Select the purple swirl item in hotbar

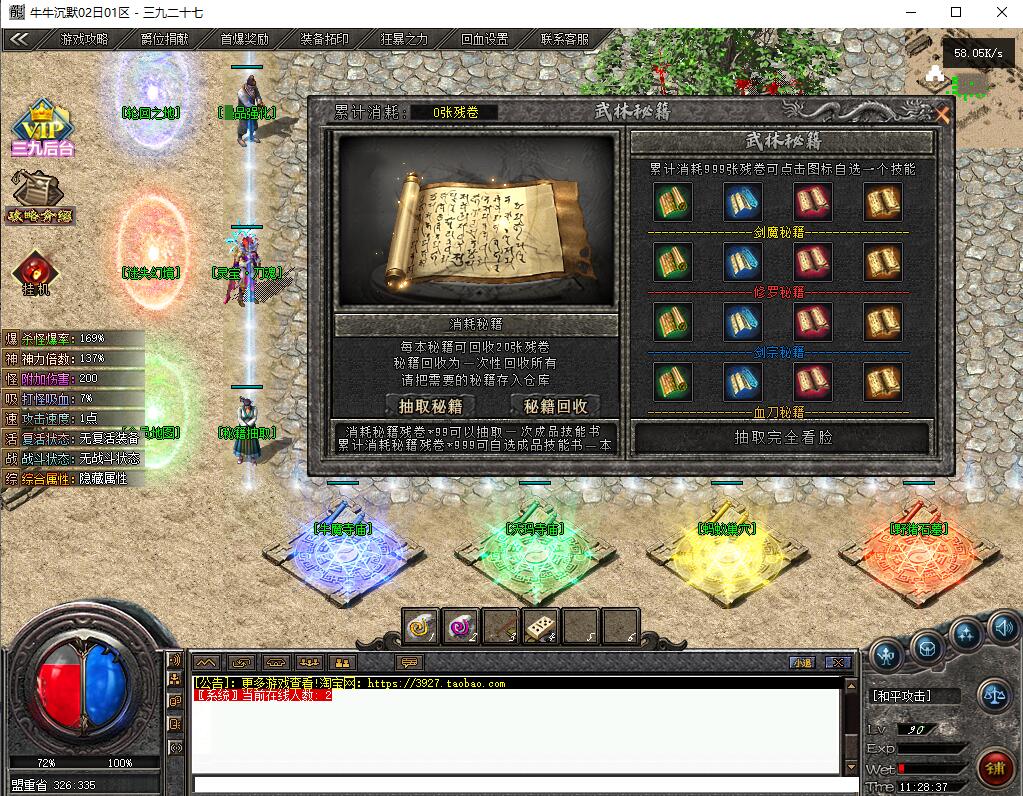461,627
